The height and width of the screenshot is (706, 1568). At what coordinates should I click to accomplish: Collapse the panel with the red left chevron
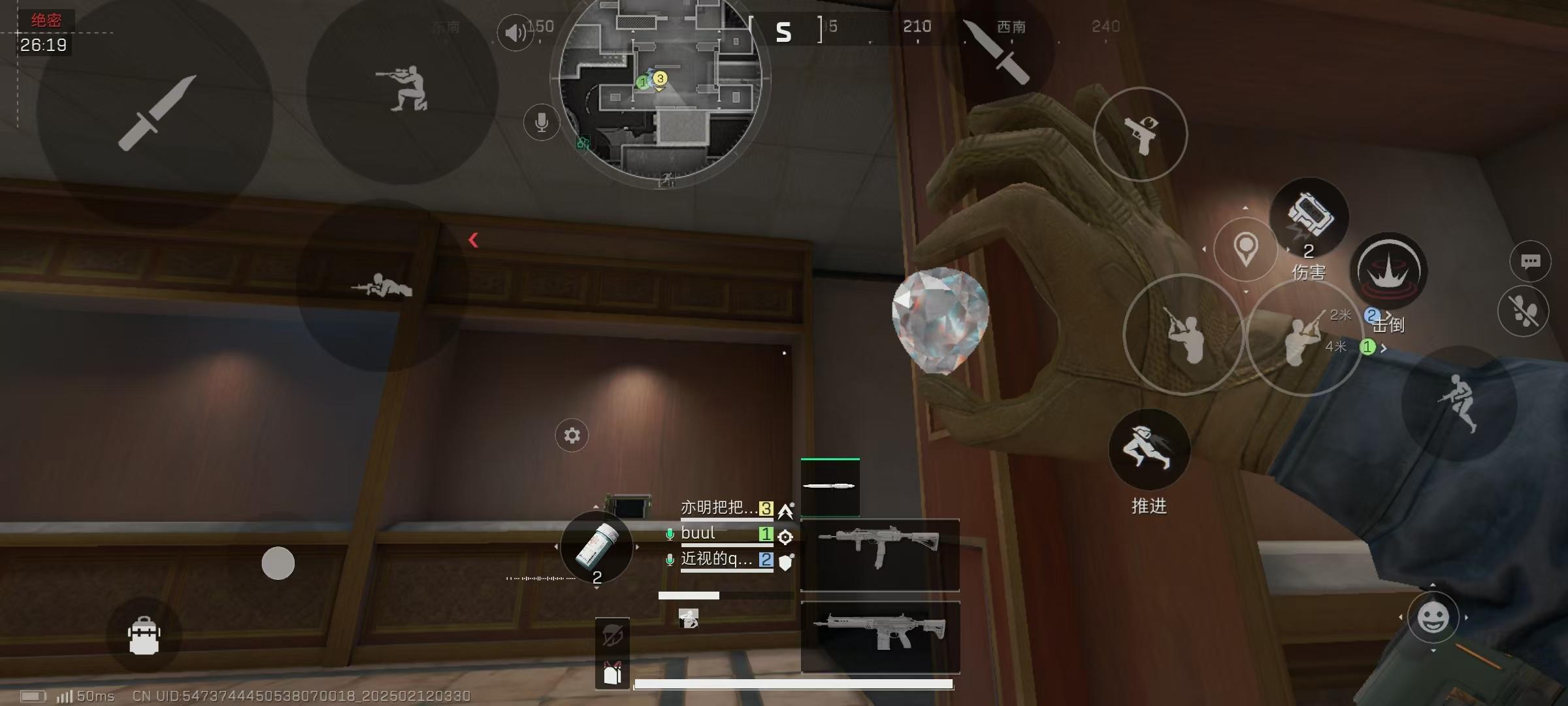click(x=474, y=239)
